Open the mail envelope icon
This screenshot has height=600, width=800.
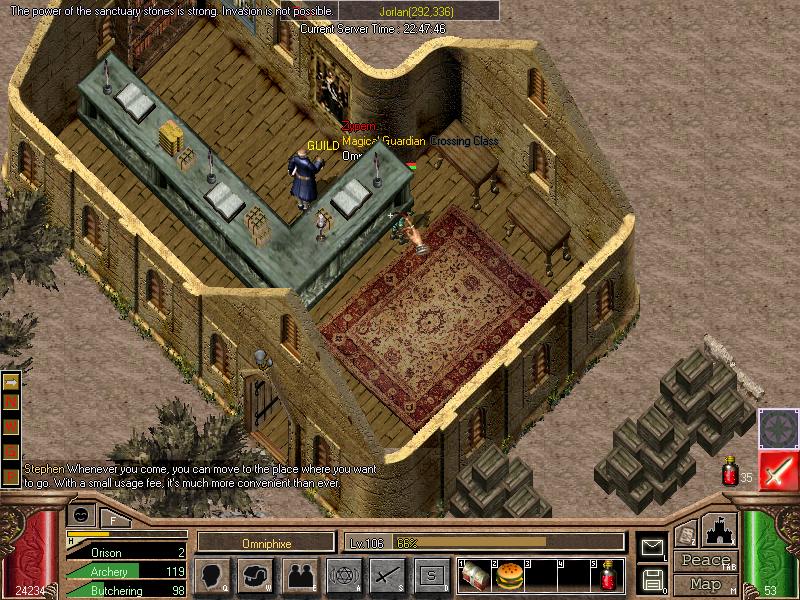(652, 547)
